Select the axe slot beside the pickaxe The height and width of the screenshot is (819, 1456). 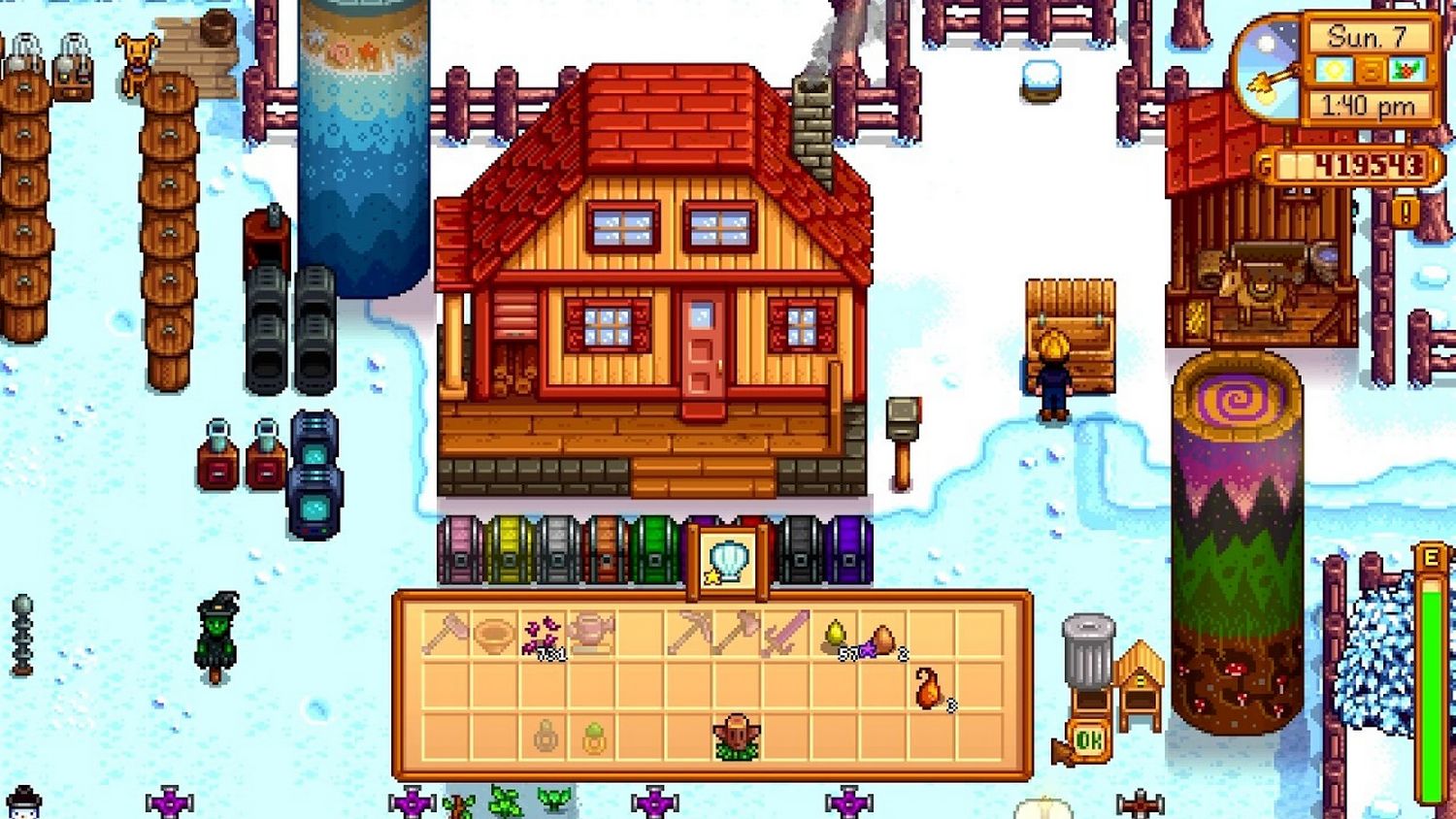(737, 635)
